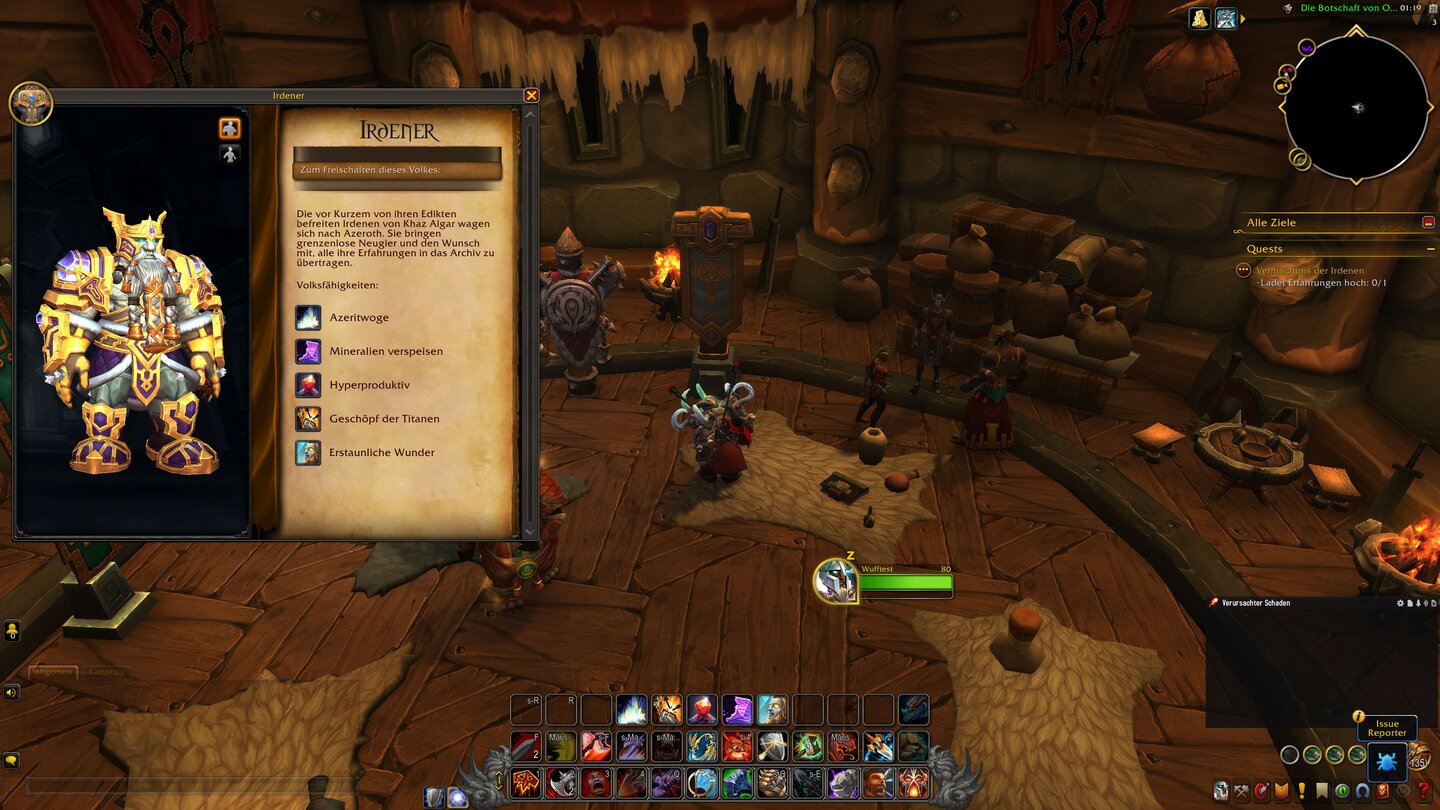Open the group finder green eye icon
1440x810 pixels.
tap(1341, 789)
